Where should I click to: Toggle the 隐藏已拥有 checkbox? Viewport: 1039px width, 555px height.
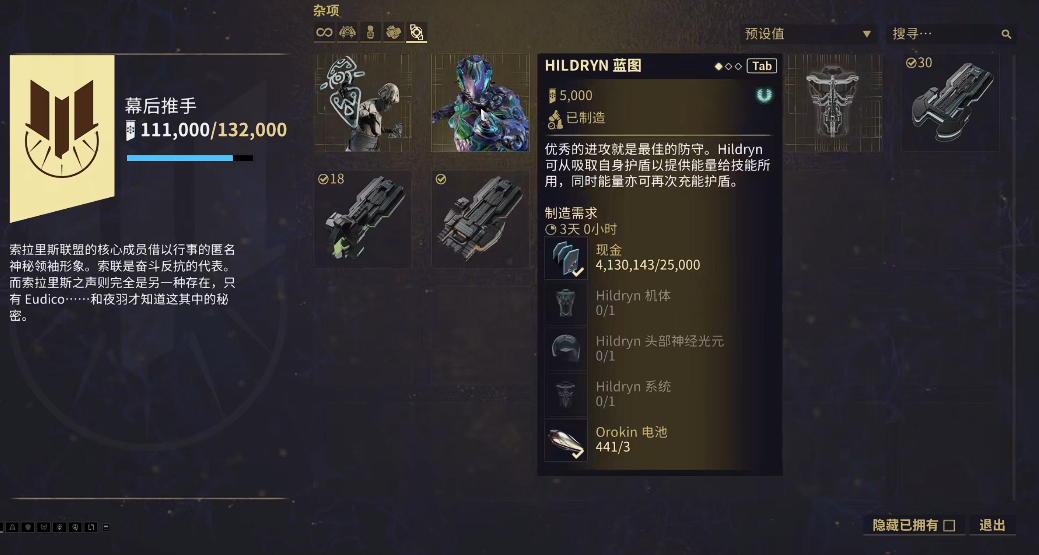point(950,525)
